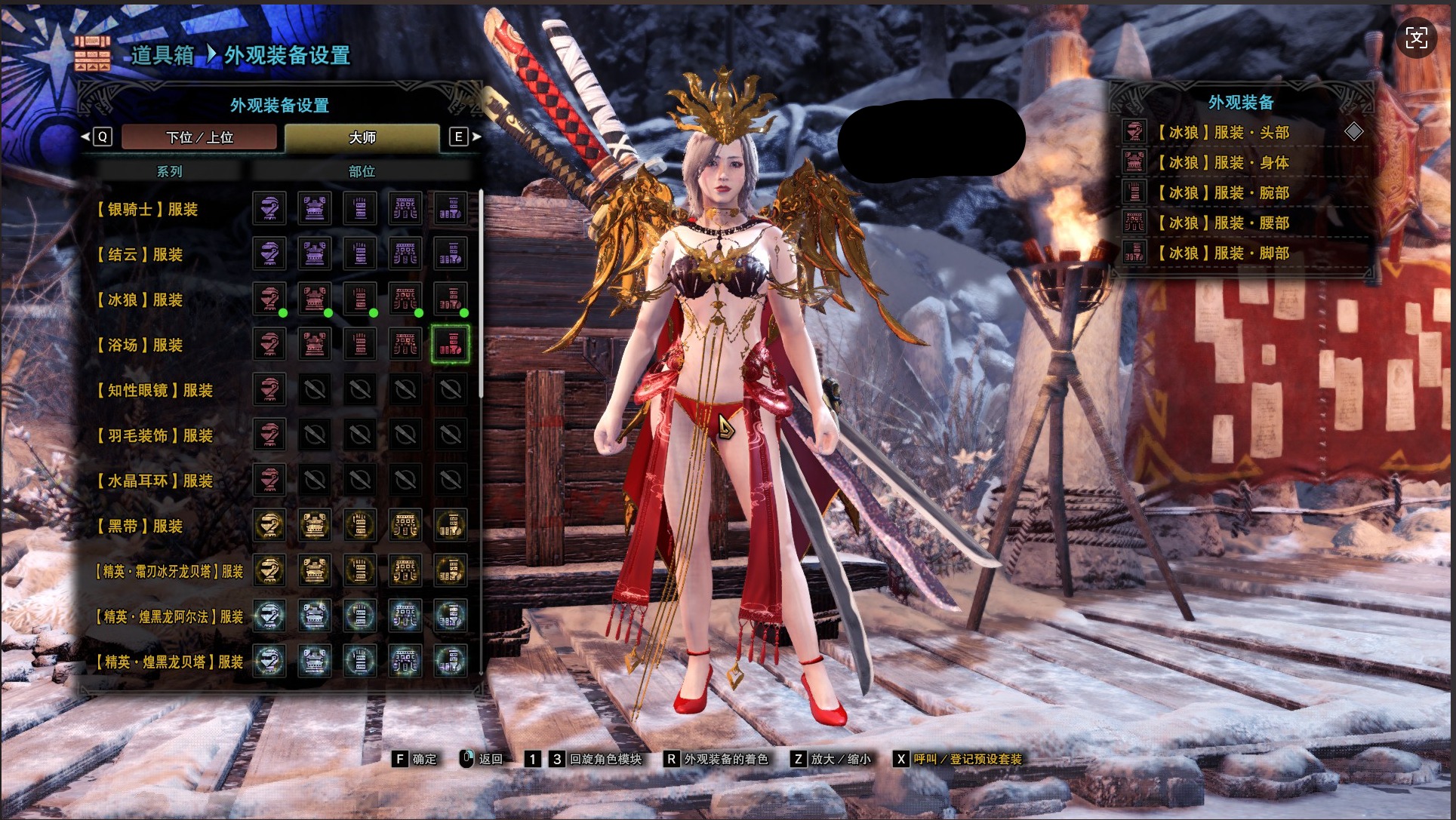Select the 精英·煌黑龙阿尔法 waist piece
Viewport: 1456px width, 820px height.
tap(405, 616)
